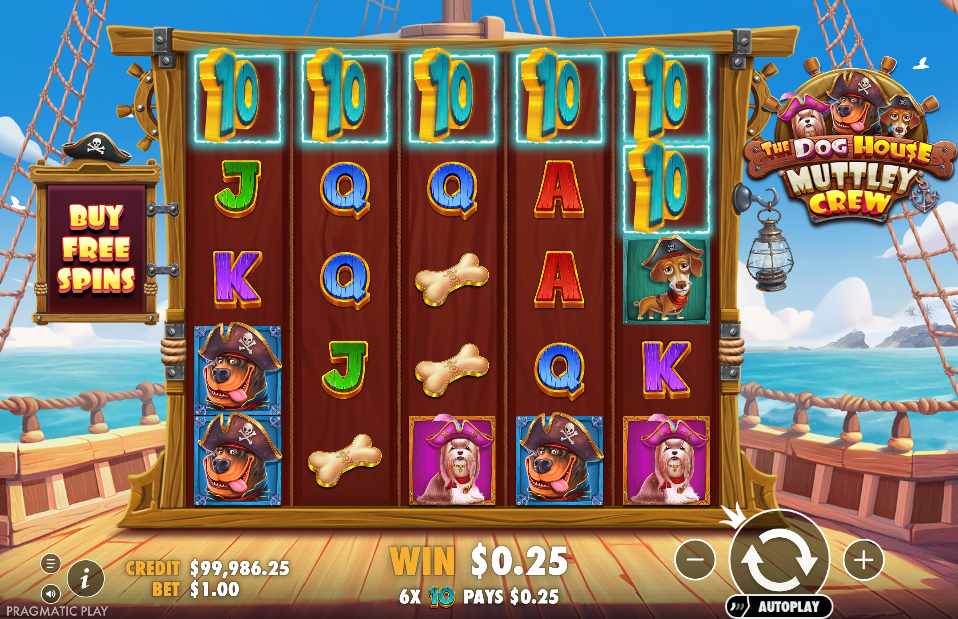Screen dimensions: 958x619
Task: Open the Autoplay options
Action: (779, 606)
